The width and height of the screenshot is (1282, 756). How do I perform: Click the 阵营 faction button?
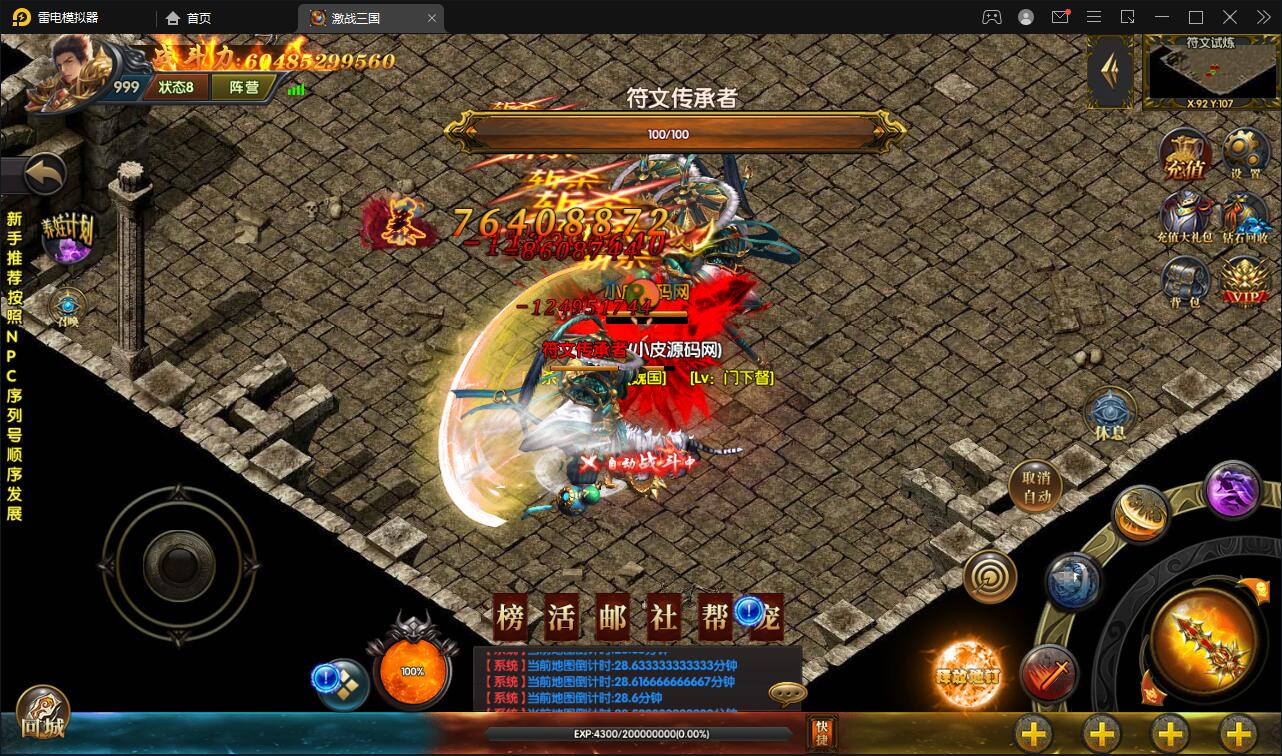click(244, 87)
